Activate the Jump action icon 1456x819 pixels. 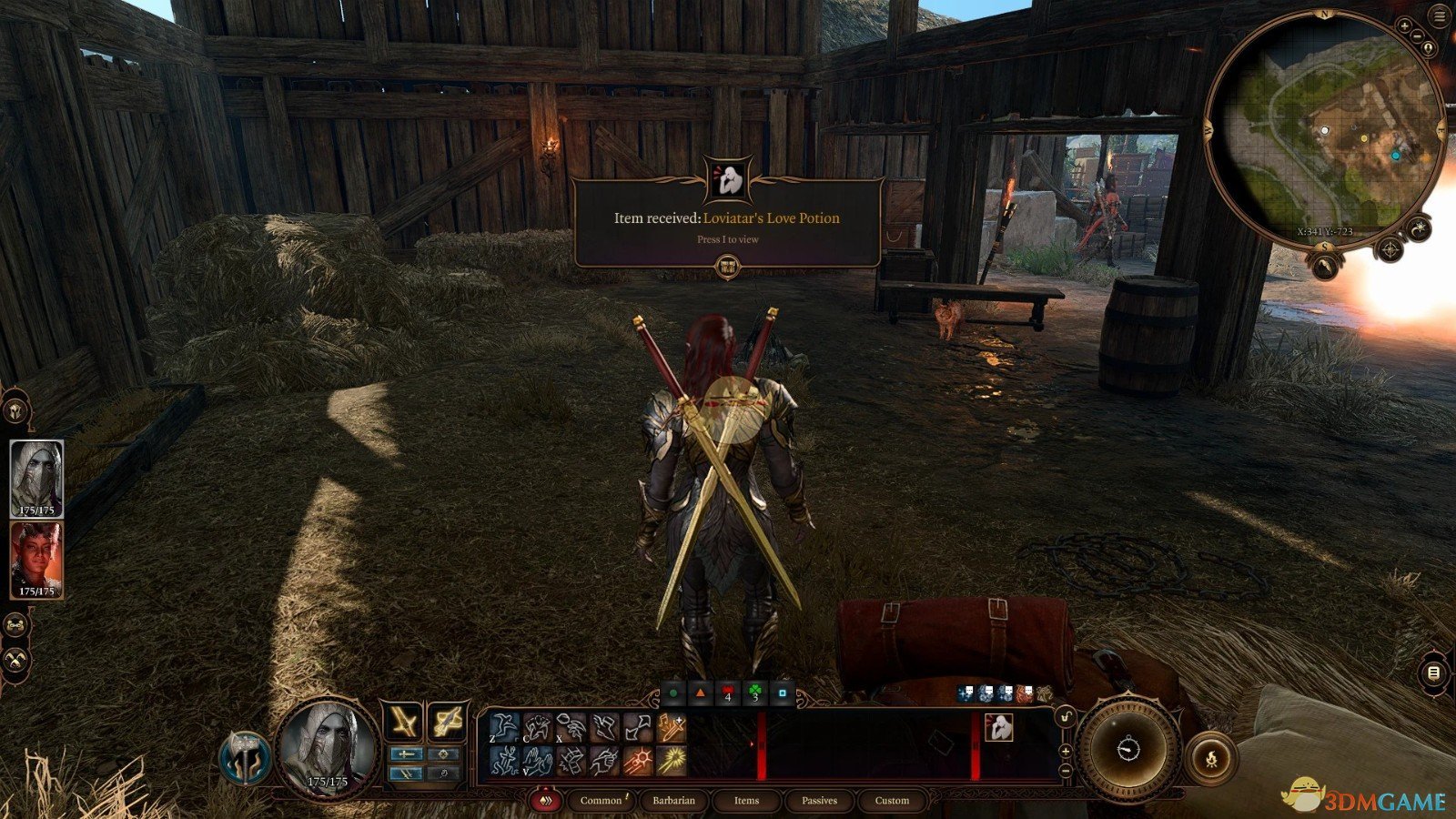(504, 728)
